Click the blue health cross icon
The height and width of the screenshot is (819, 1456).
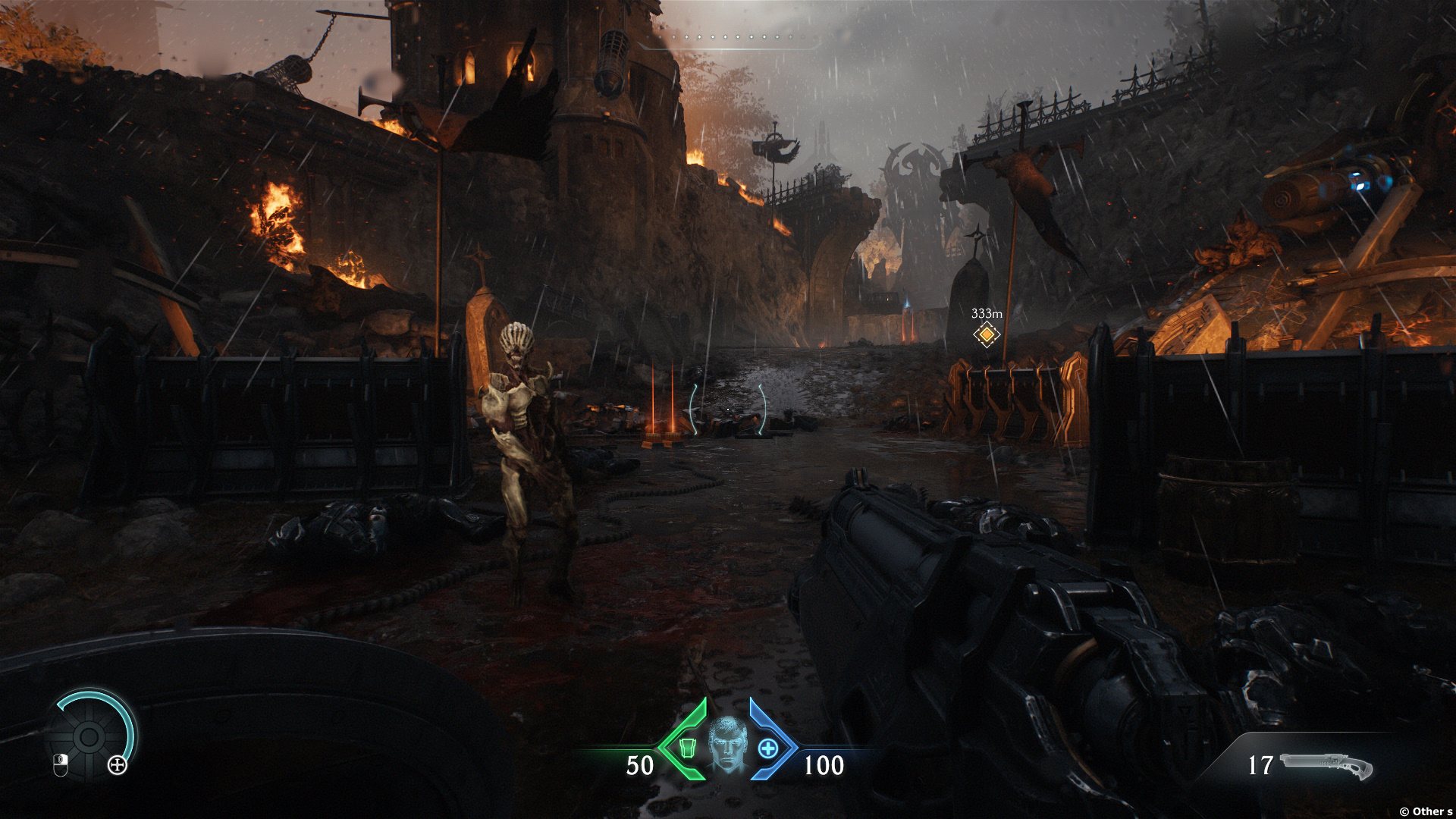tap(767, 748)
